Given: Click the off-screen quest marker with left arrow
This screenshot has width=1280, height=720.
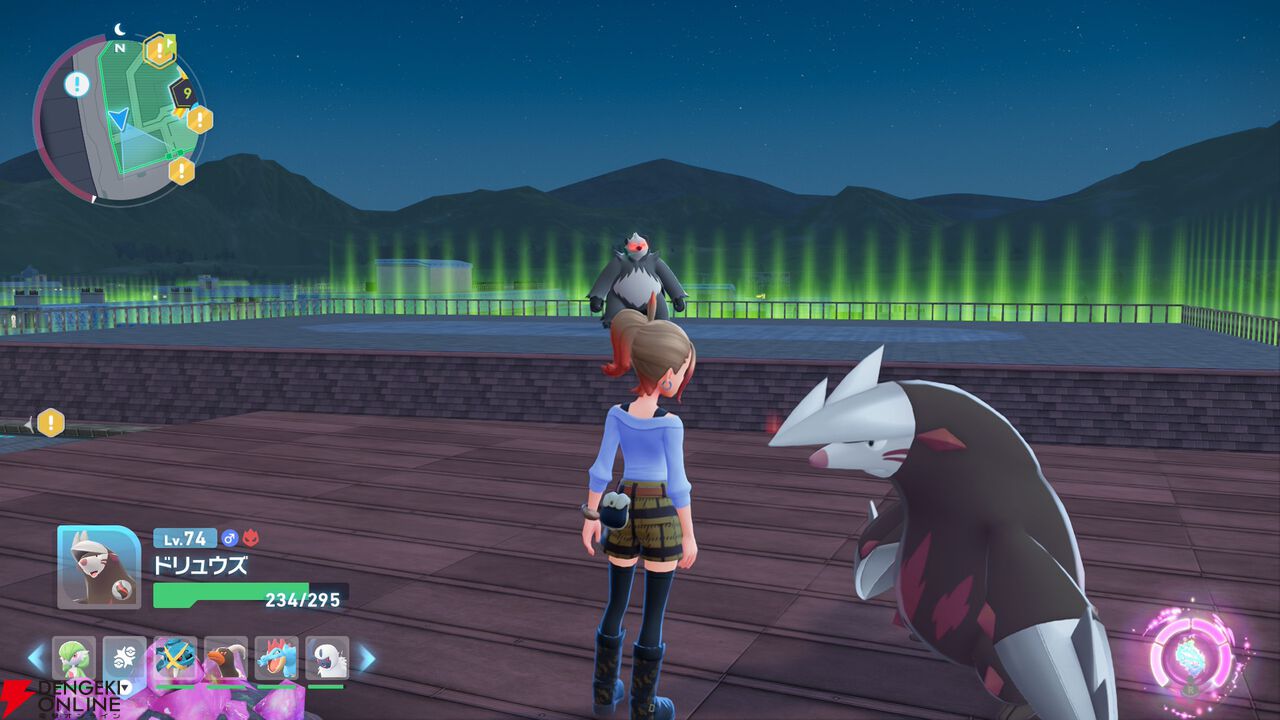Looking at the screenshot, I should [50, 423].
